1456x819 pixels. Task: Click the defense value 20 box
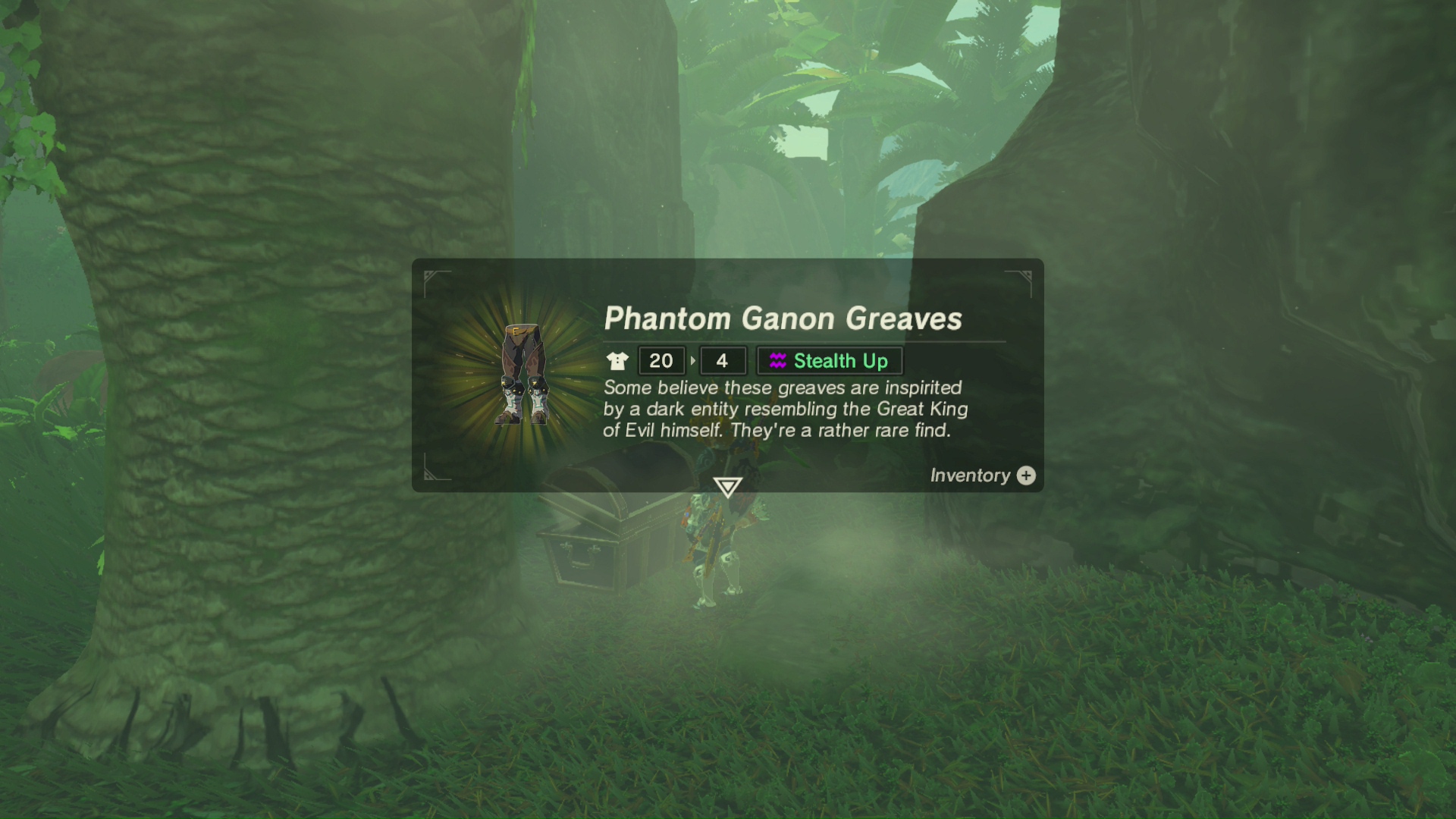coord(661,361)
